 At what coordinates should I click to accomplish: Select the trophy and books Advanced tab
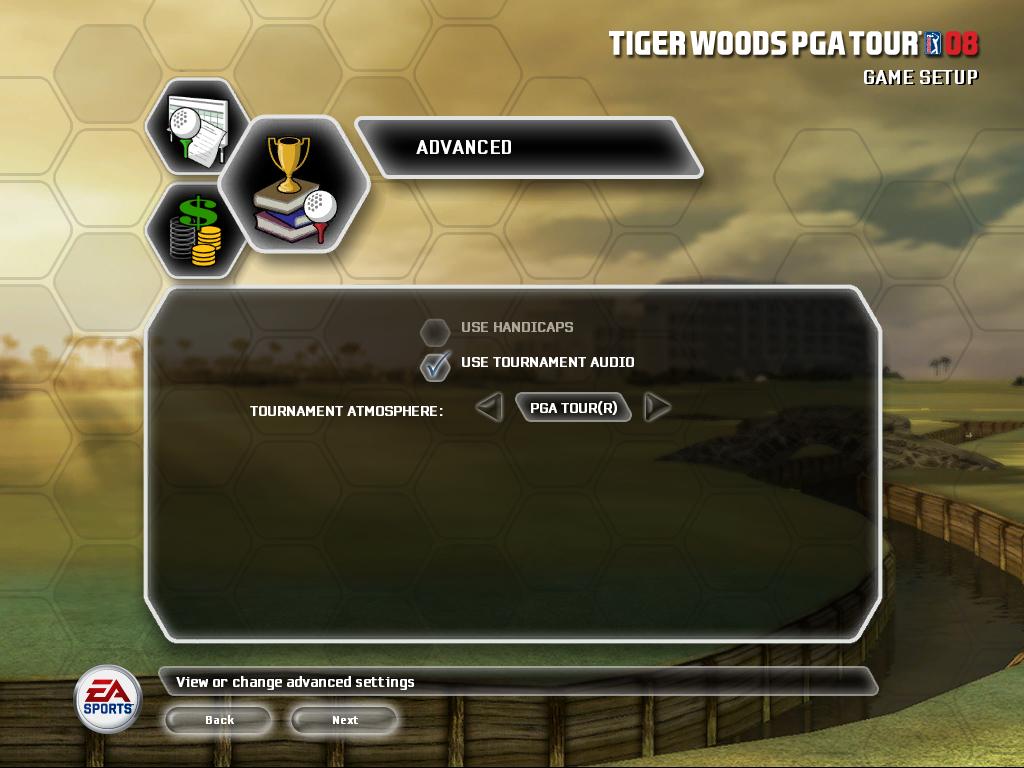(292, 185)
